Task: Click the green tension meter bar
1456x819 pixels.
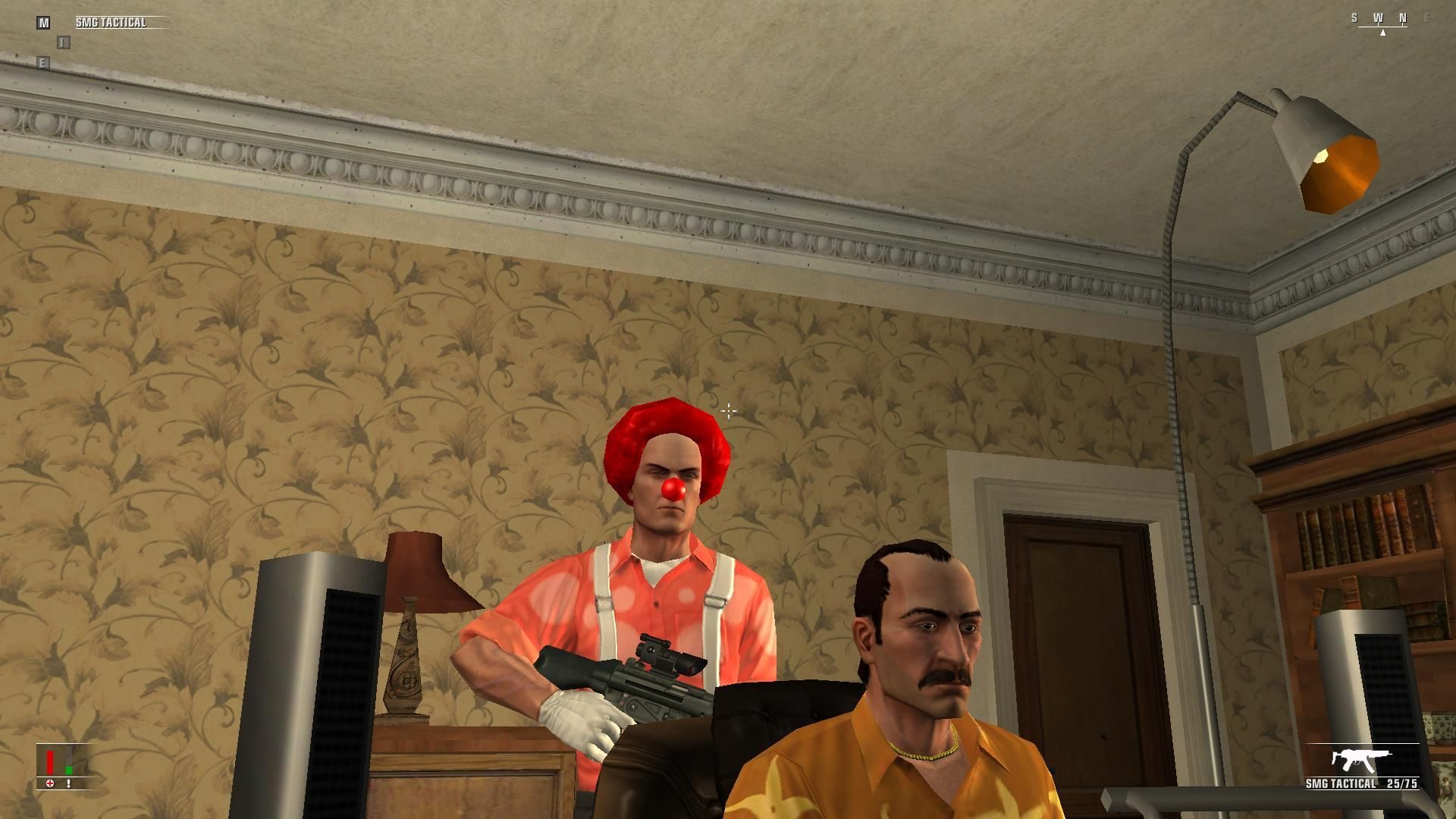Action: click(70, 770)
